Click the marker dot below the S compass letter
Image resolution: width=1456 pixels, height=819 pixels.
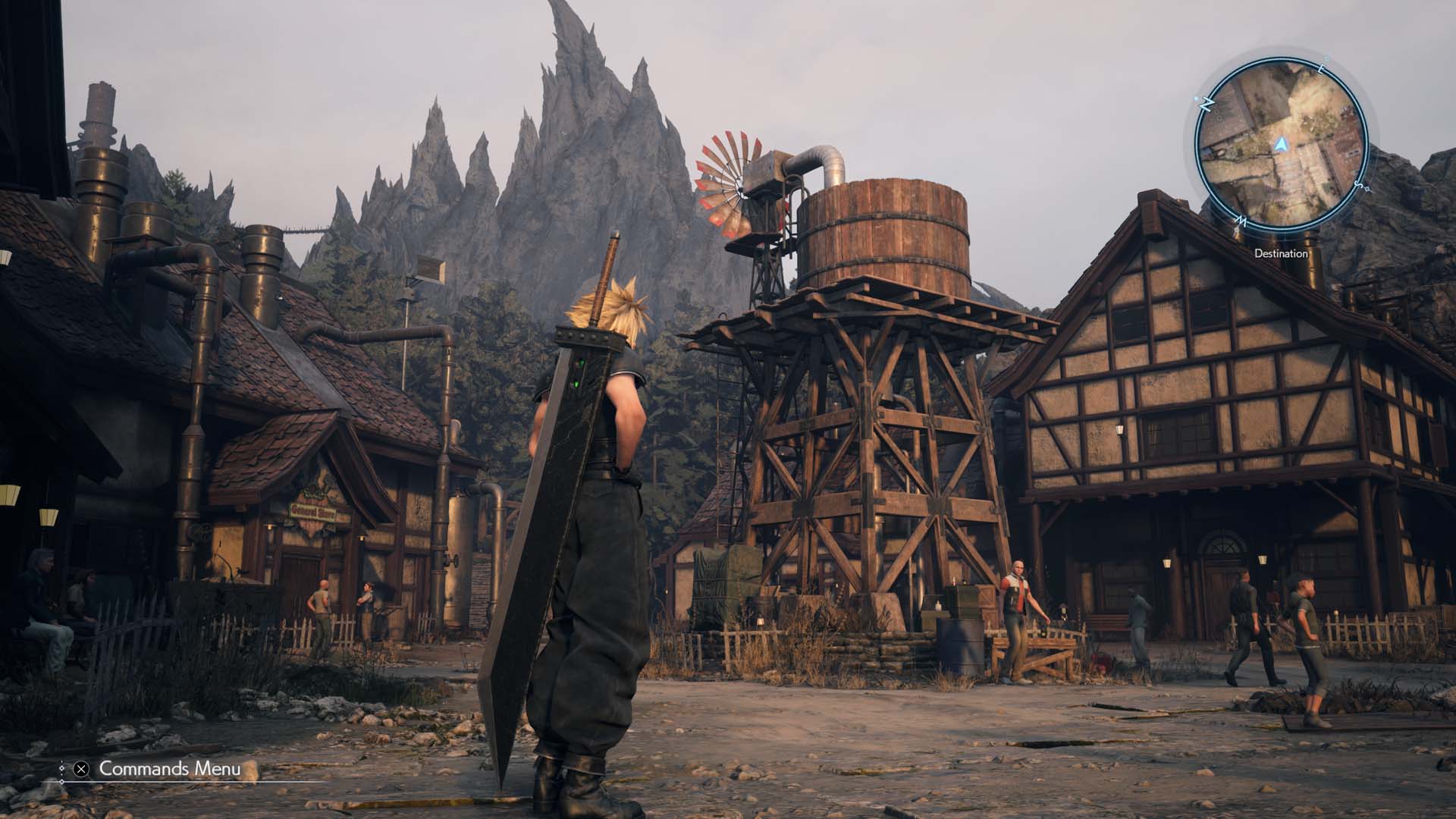(1367, 190)
